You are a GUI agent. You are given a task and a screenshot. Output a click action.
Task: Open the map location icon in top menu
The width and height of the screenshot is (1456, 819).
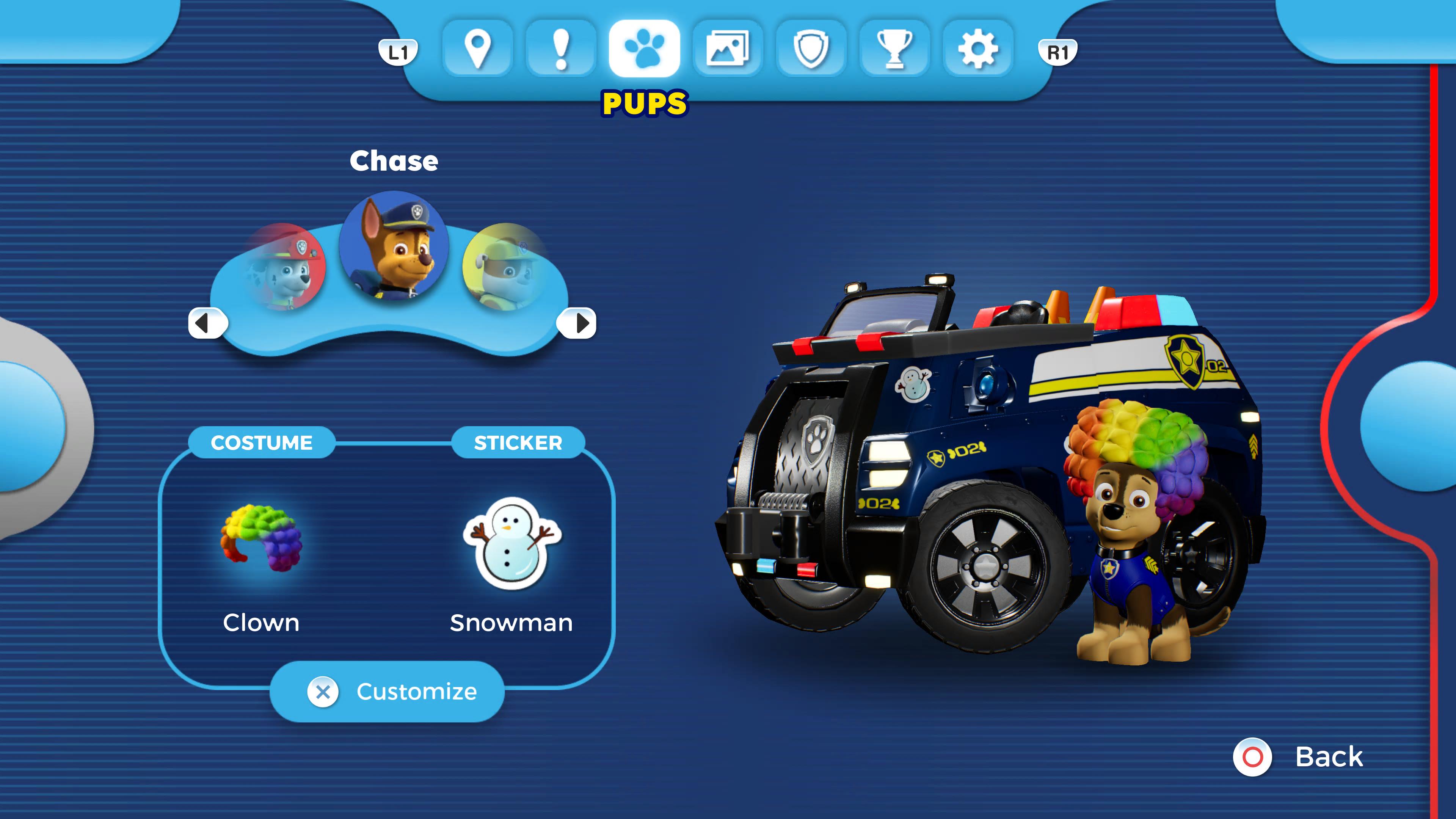point(478,50)
